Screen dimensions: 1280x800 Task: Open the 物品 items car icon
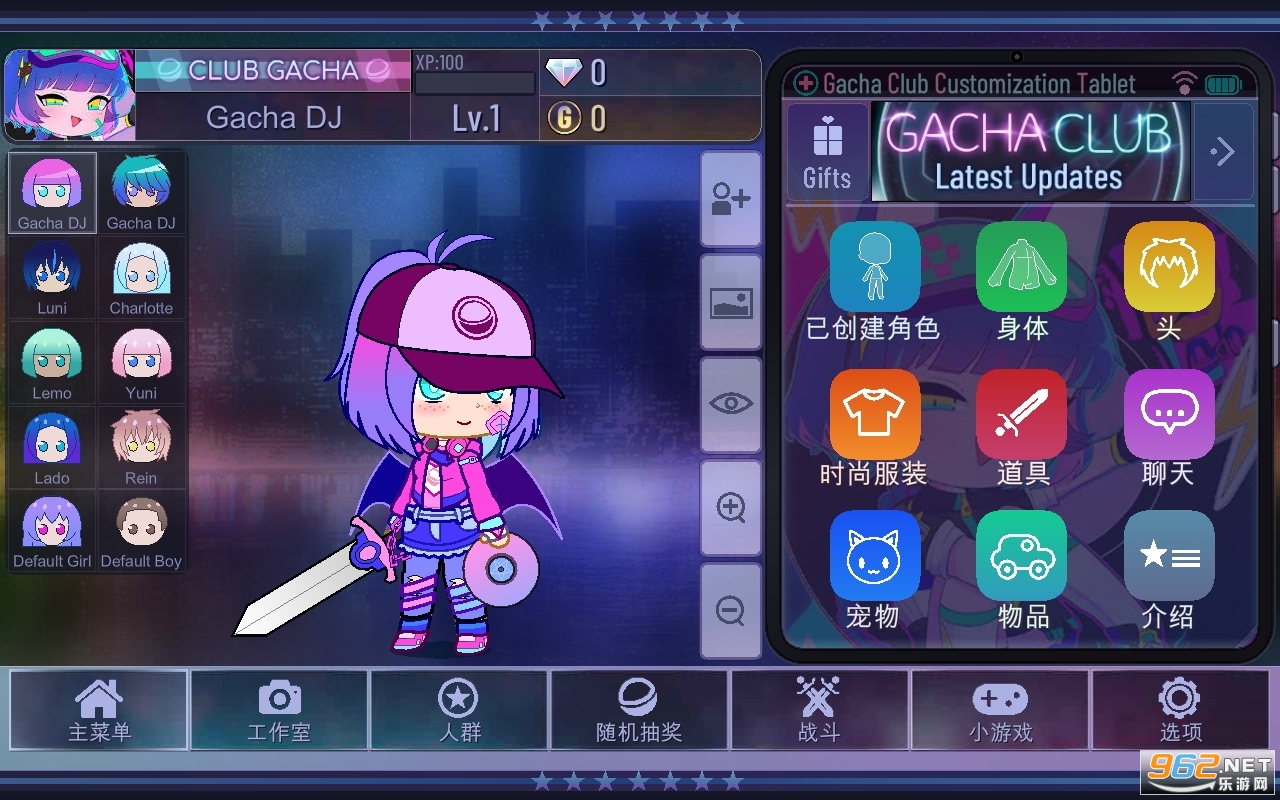click(x=1022, y=556)
